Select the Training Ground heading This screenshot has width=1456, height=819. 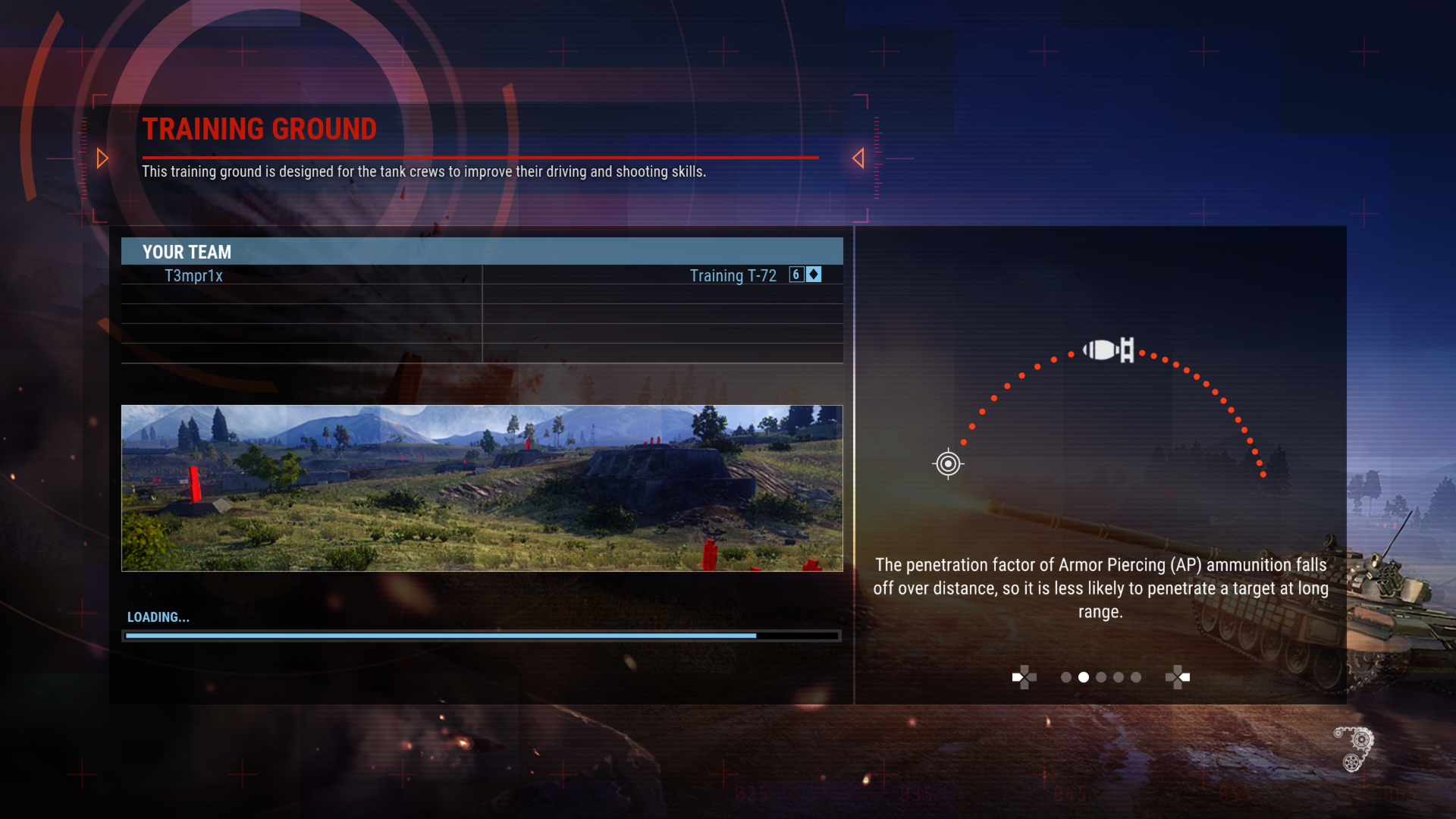click(260, 129)
